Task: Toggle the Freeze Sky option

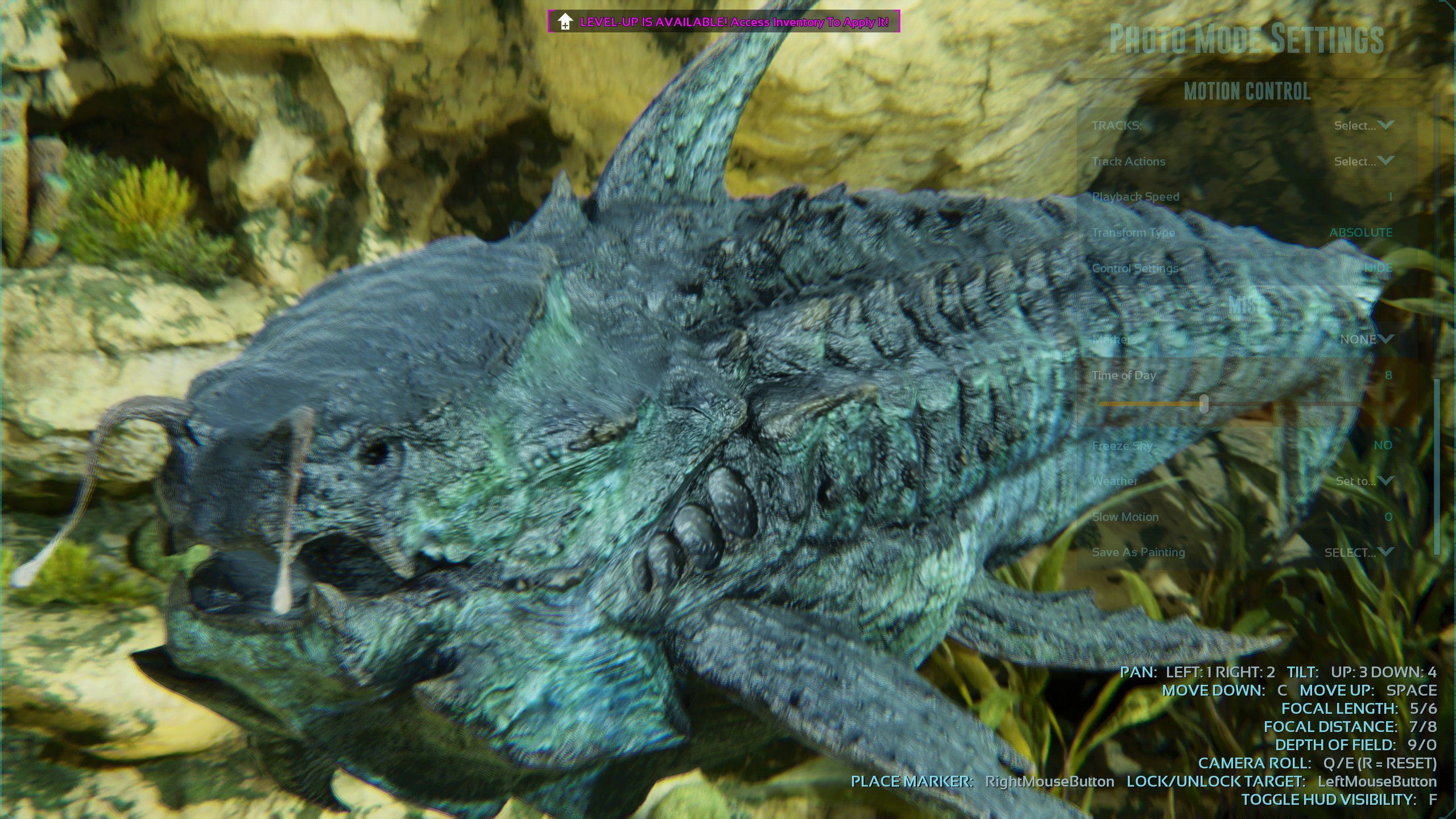Action: (x=1383, y=445)
